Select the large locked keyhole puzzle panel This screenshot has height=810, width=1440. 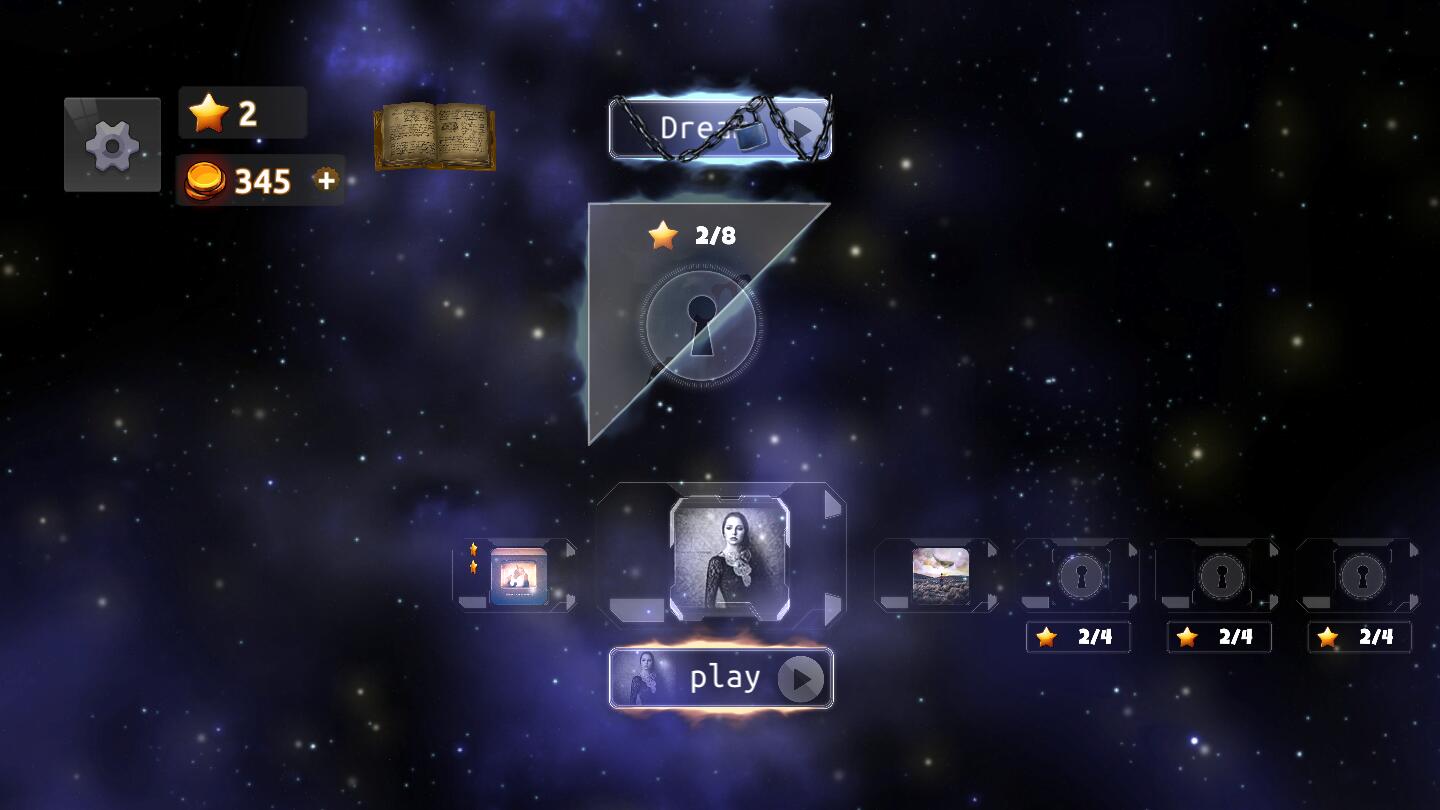pyautogui.click(x=701, y=323)
